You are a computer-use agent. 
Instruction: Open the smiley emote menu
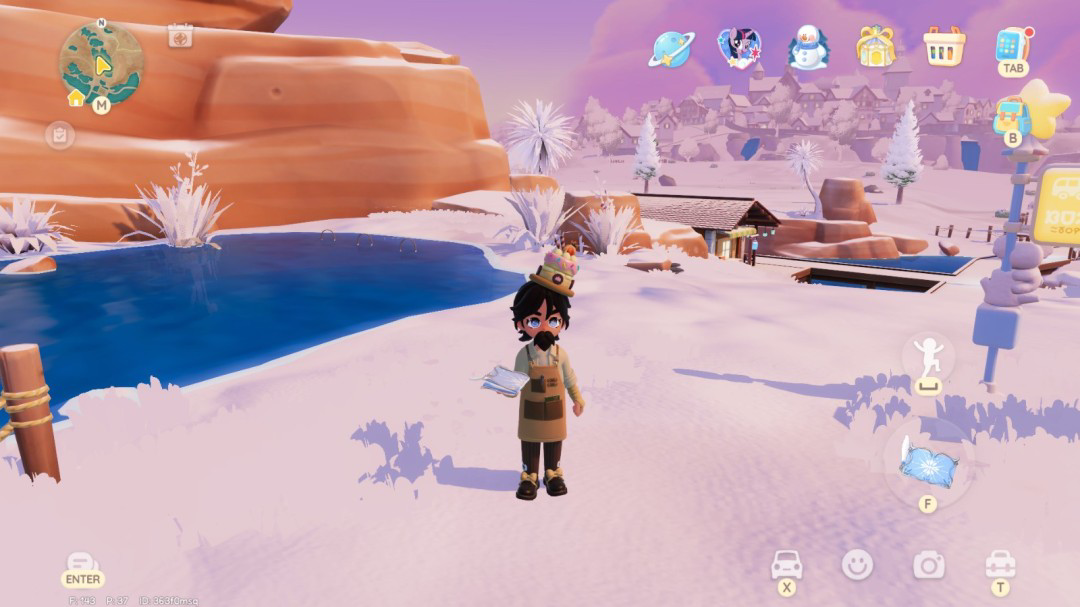[857, 565]
